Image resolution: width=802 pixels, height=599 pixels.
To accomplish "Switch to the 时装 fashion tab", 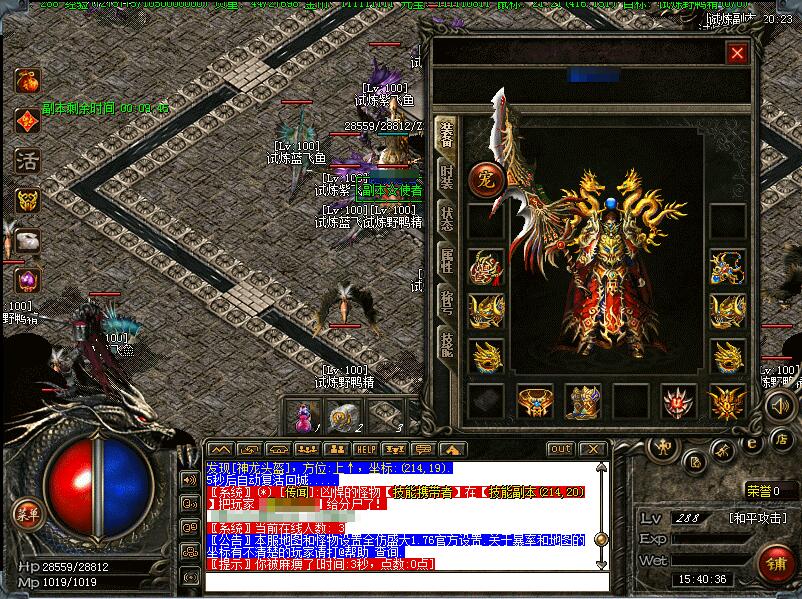I will click(x=446, y=176).
